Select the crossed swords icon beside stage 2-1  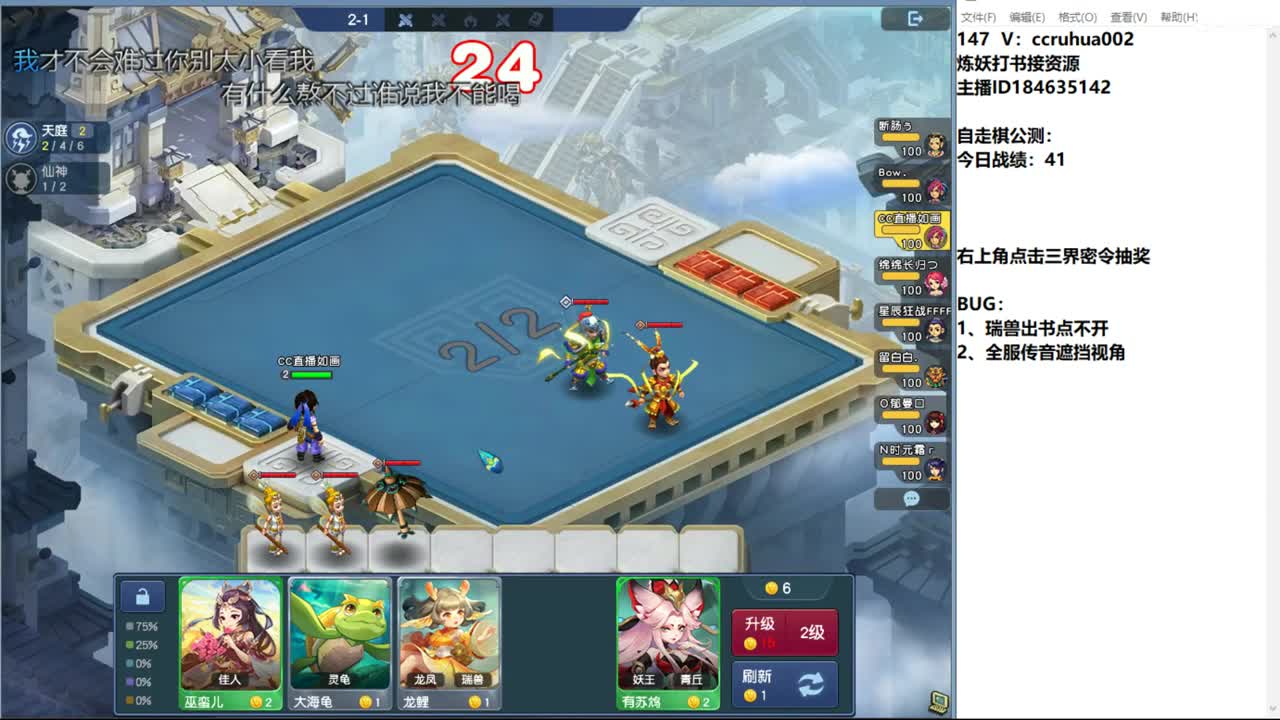tap(404, 18)
